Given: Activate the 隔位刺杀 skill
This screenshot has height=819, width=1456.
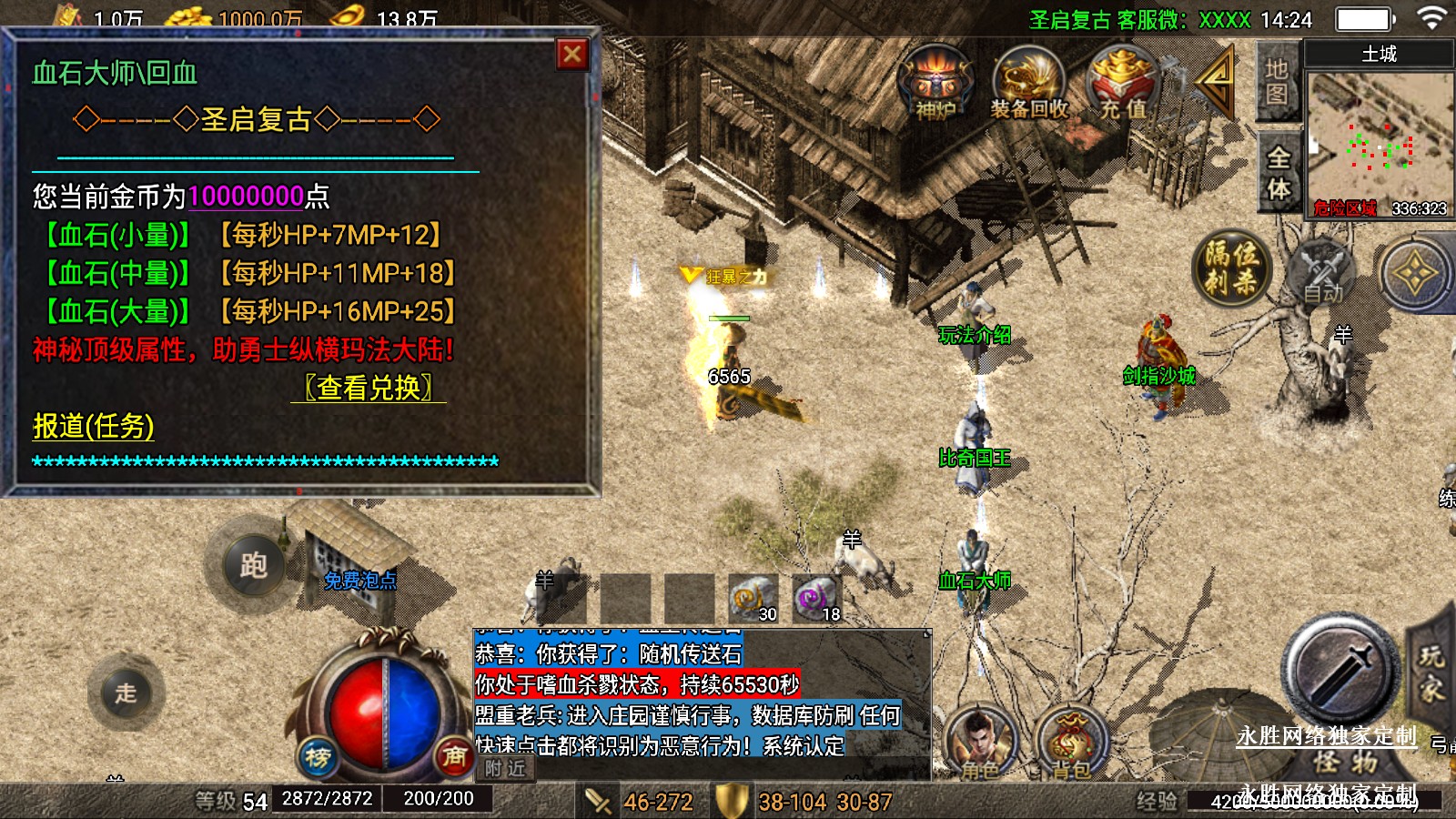Looking at the screenshot, I should pyautogui.click(x=1231, y=268).
